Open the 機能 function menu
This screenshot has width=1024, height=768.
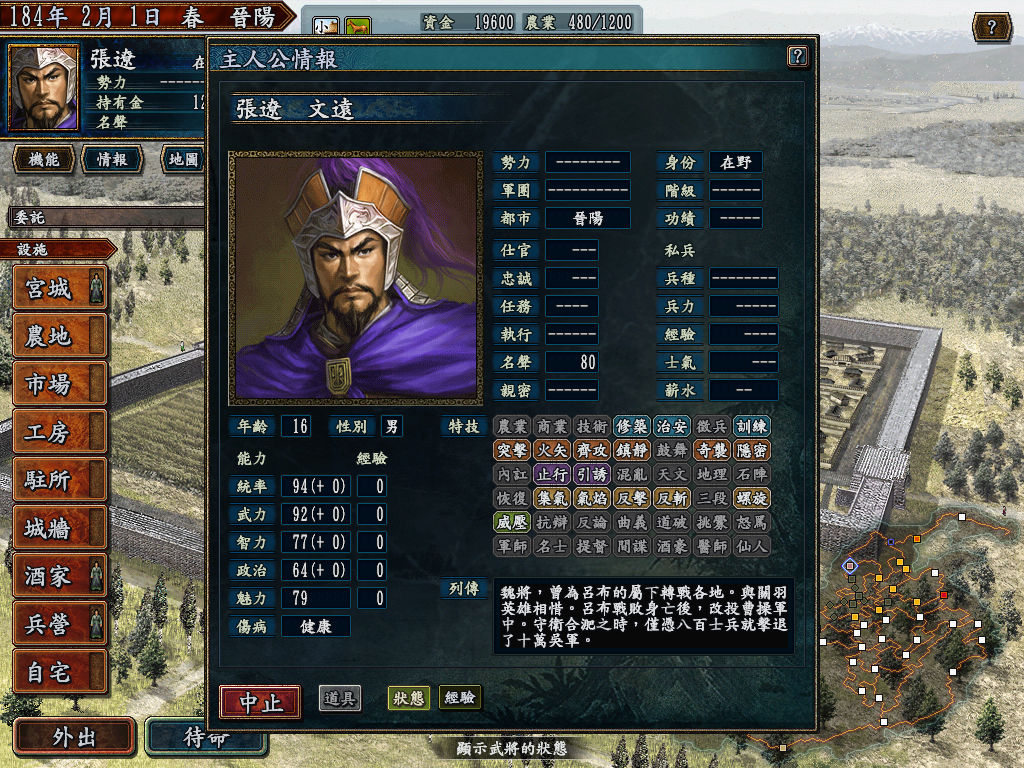[x=43, y=159]
